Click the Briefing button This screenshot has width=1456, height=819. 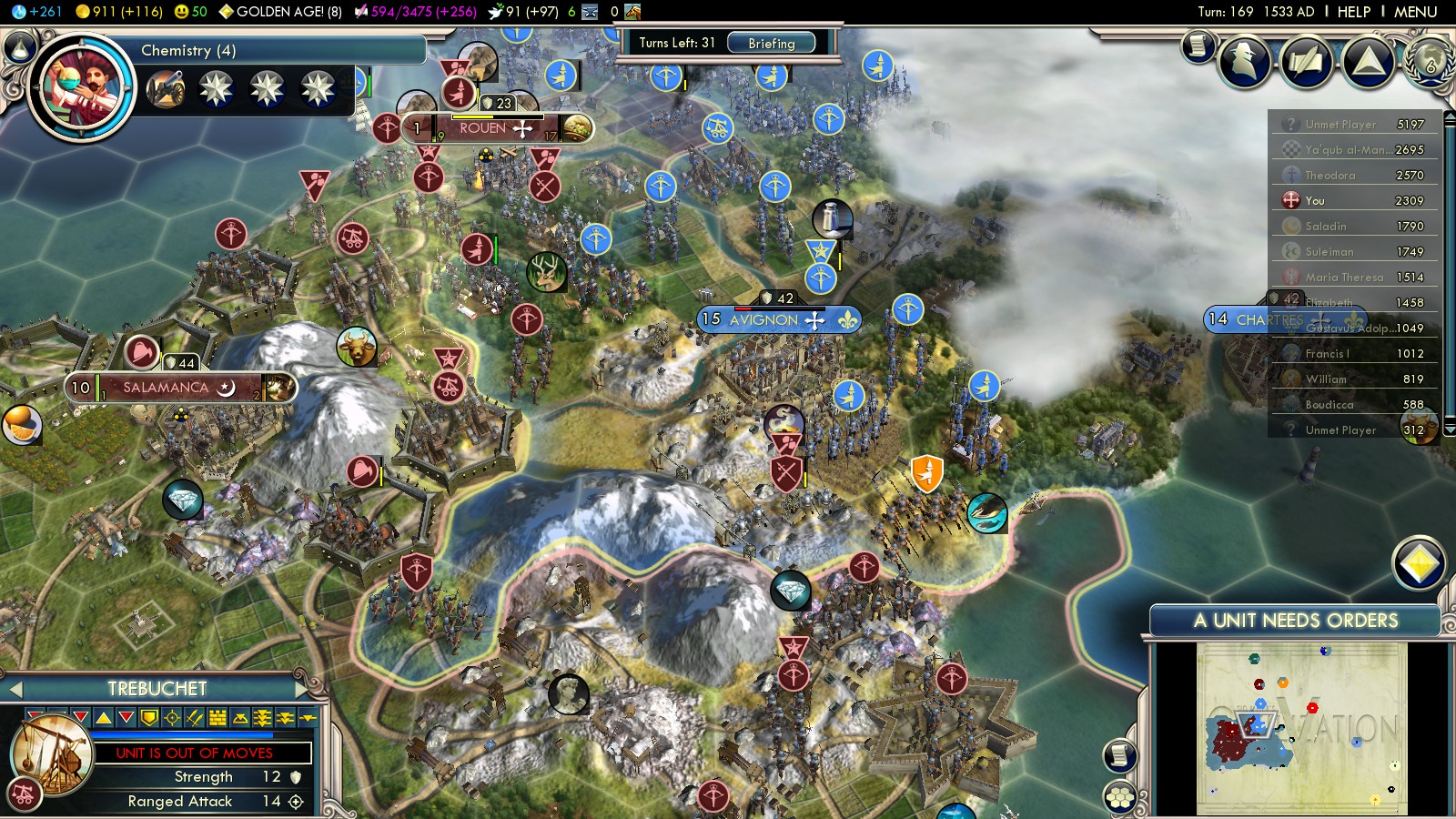771,43
